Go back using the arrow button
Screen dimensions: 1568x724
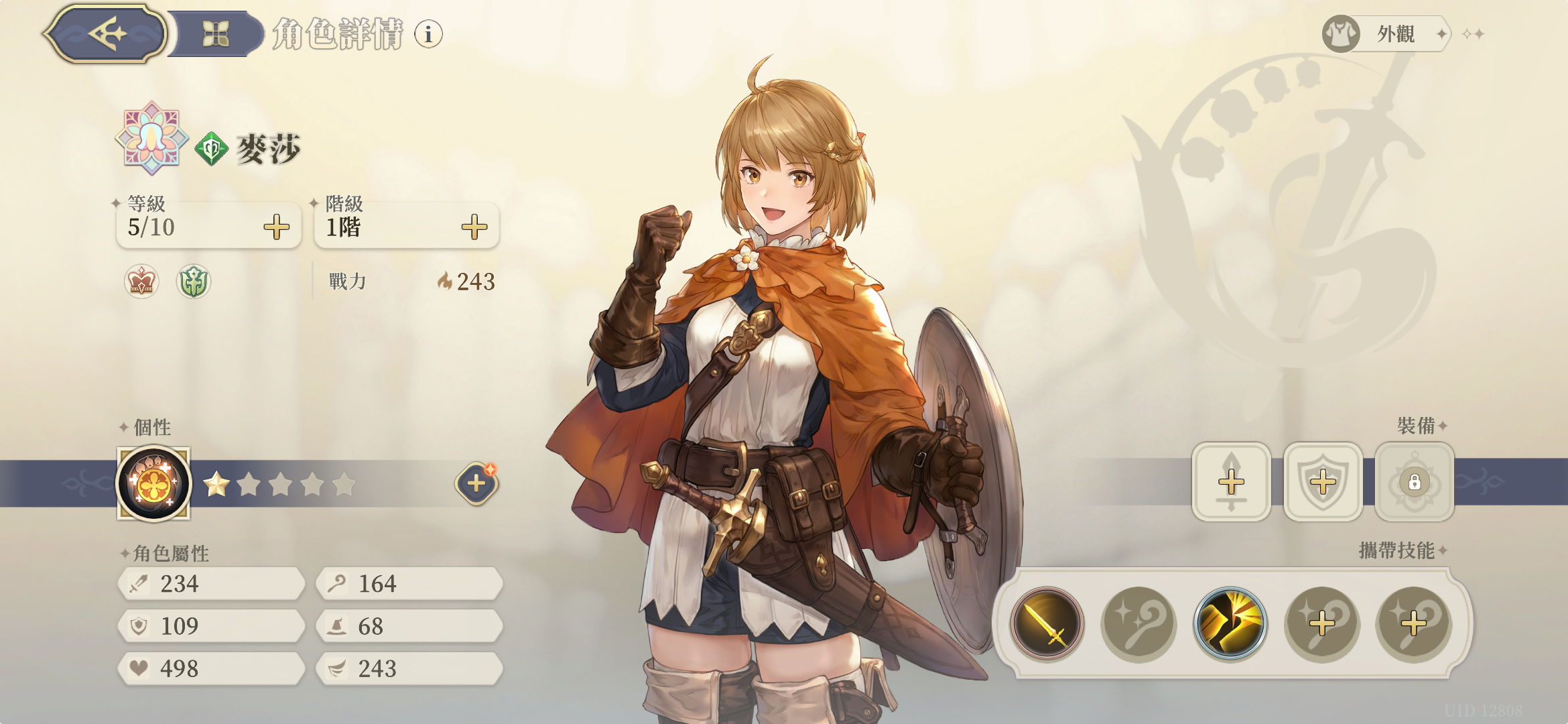click(x=107, y=34)
